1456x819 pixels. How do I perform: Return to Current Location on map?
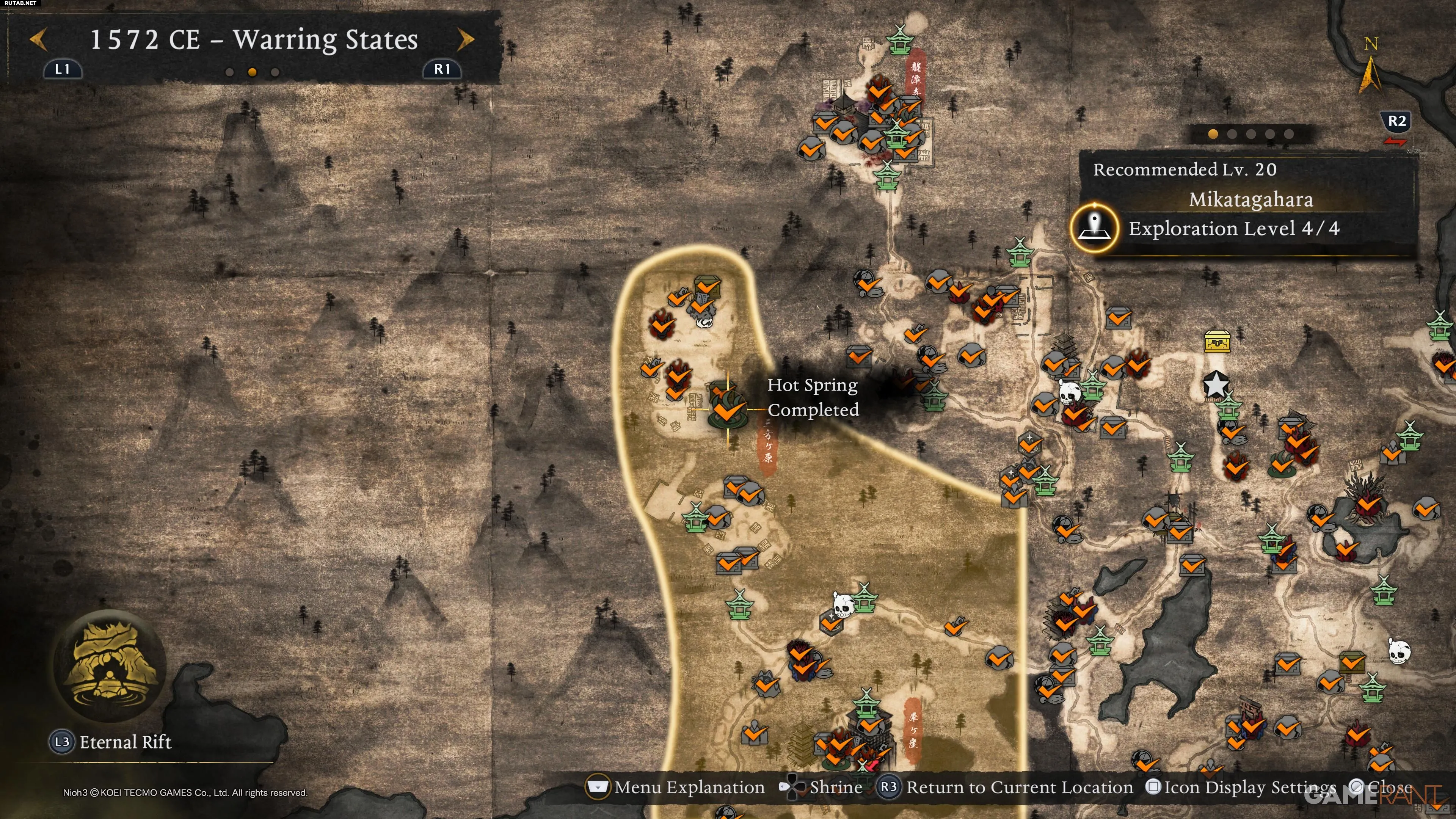coord(1006,788)
